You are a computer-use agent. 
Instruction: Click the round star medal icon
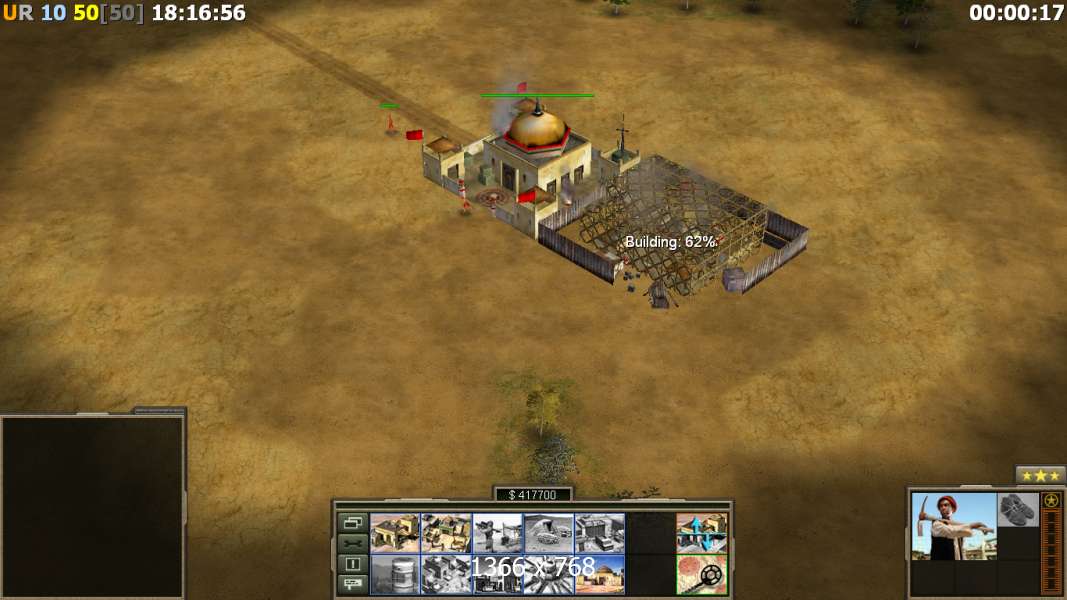1051,500
